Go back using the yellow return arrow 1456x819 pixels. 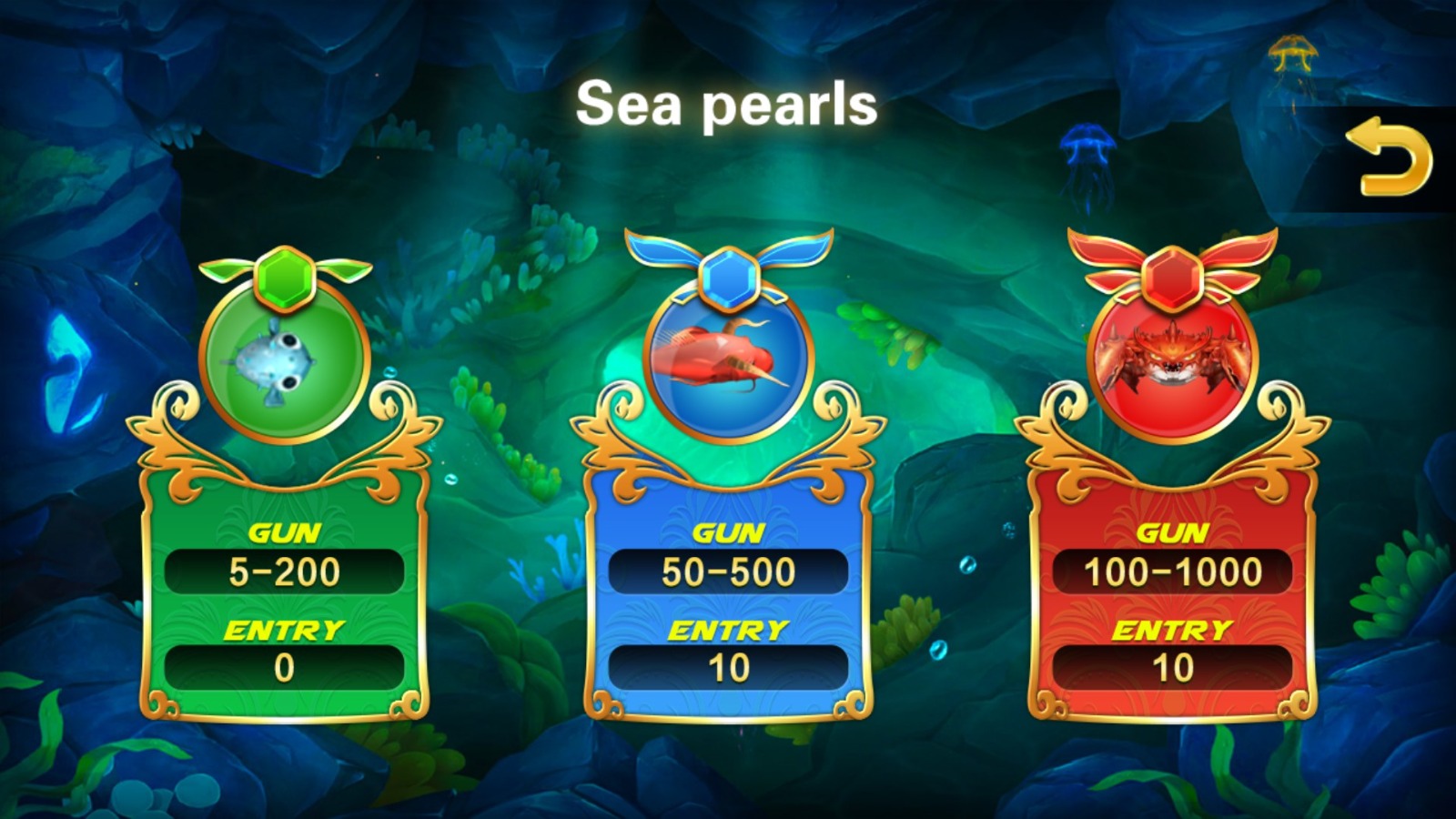click(1389, 157)
